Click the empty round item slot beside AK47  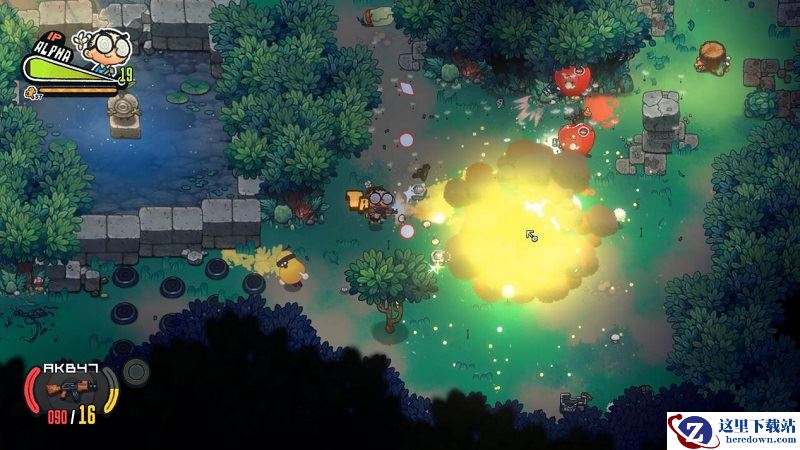[136, 373]
